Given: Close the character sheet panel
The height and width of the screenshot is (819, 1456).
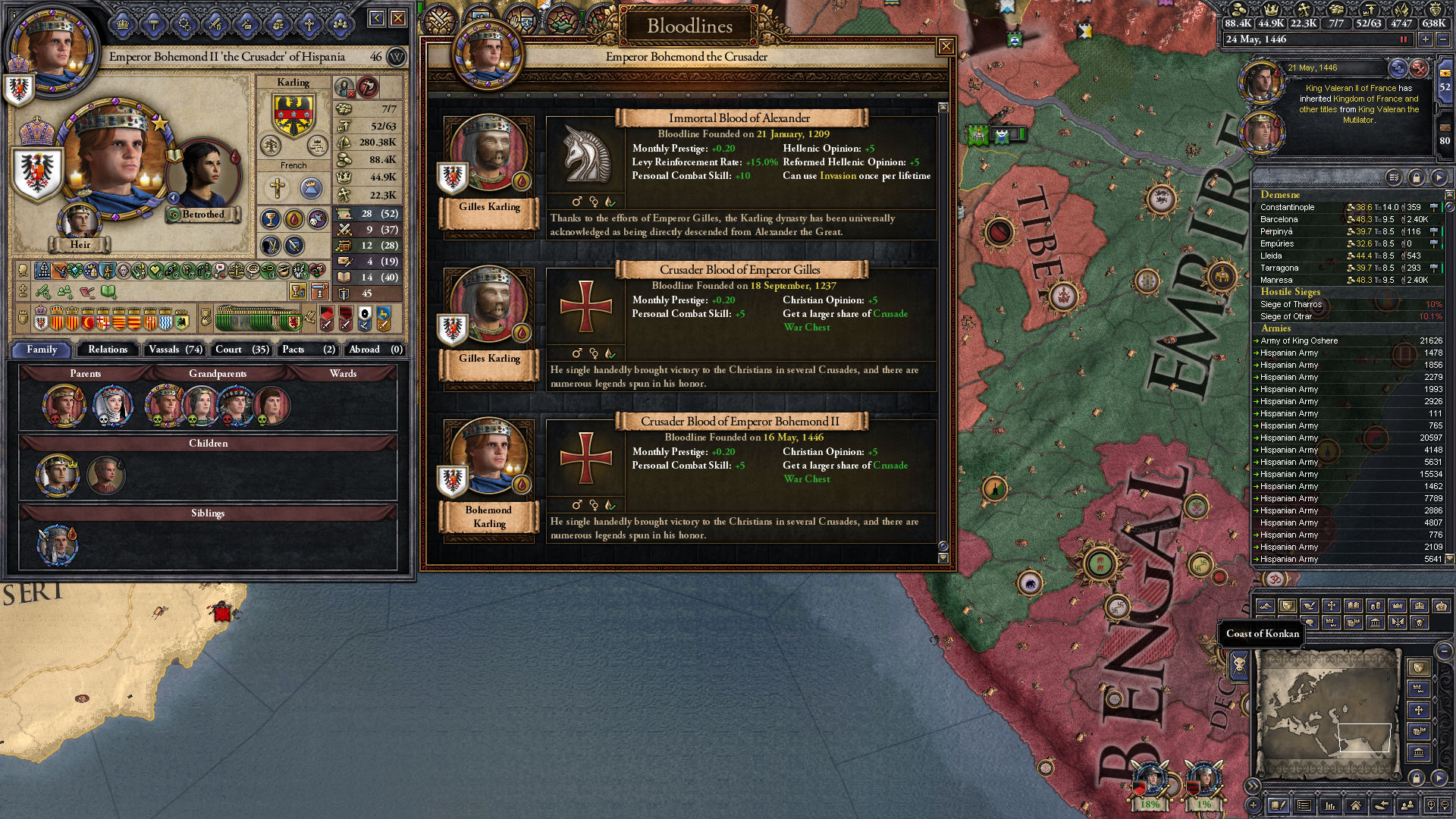Looking at the screenshot, I should (398, 17).
